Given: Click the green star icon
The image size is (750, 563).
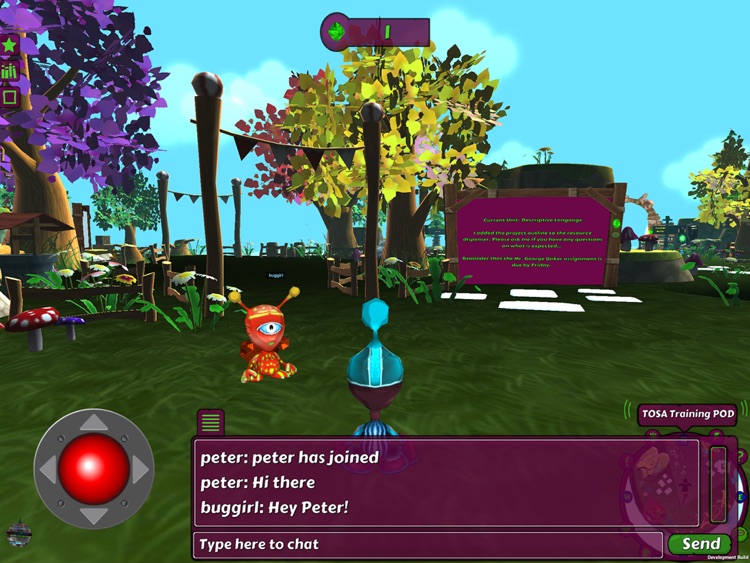Looking at the screenshot, I should tap(9, 45).
